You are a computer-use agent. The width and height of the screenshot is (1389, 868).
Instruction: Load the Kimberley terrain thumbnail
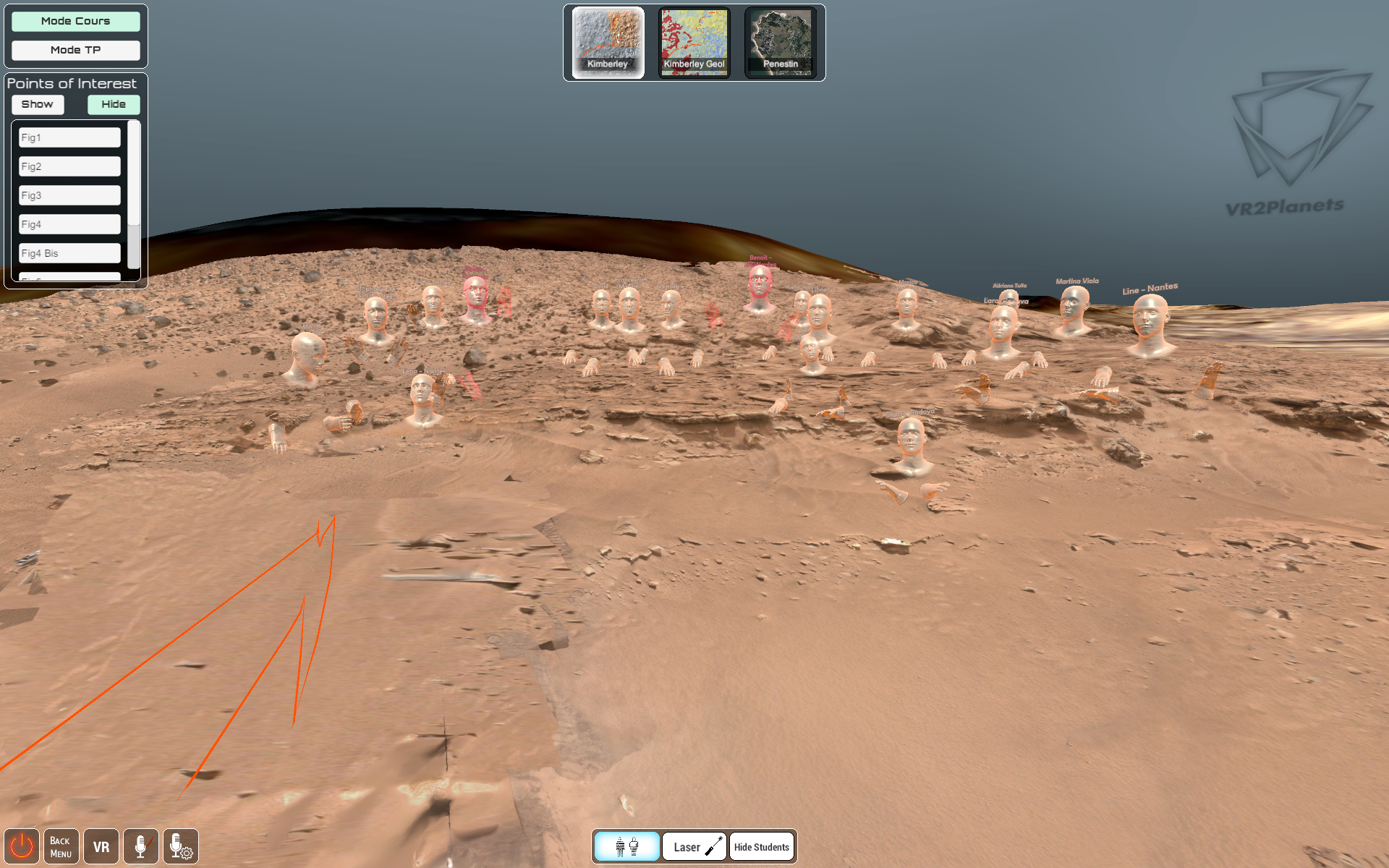(608, 42)
